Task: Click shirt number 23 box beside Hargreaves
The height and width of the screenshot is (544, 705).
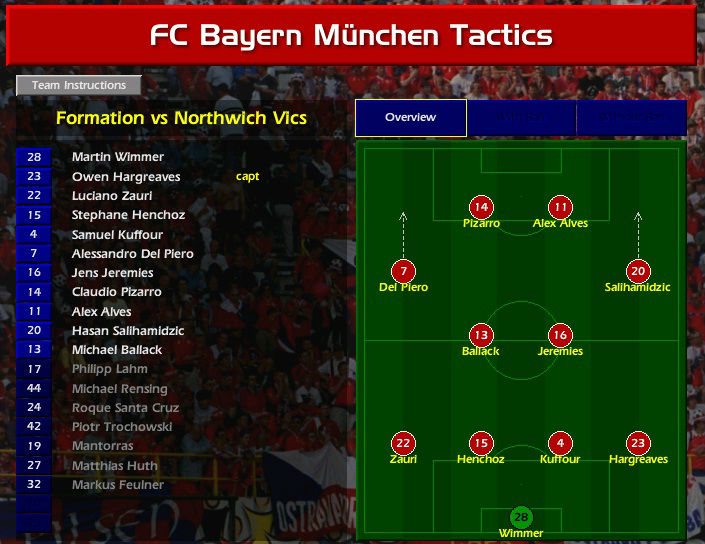Action: click(34, 176)
